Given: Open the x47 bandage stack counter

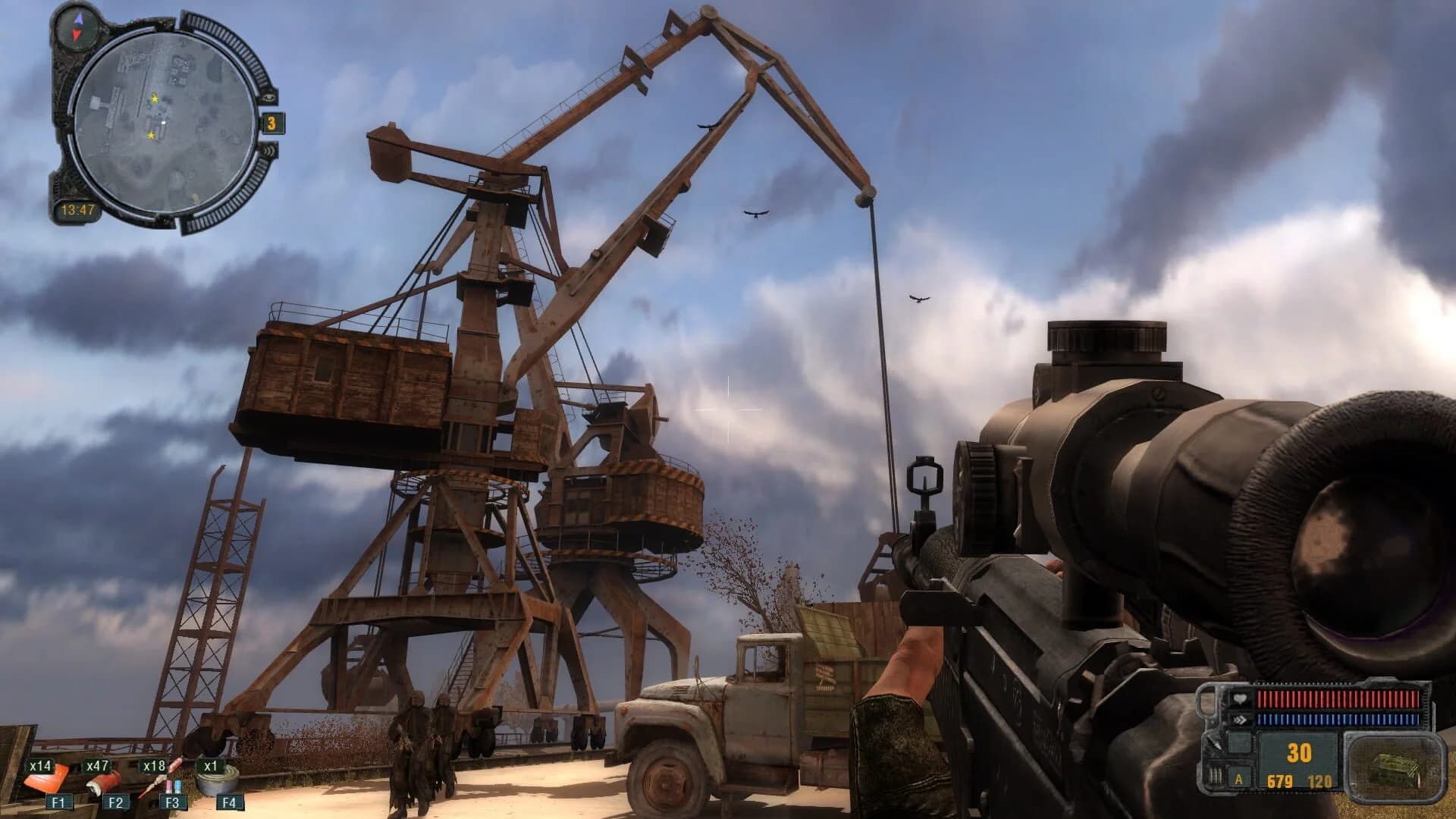Looking at the screenshot, I should point(97,766).
